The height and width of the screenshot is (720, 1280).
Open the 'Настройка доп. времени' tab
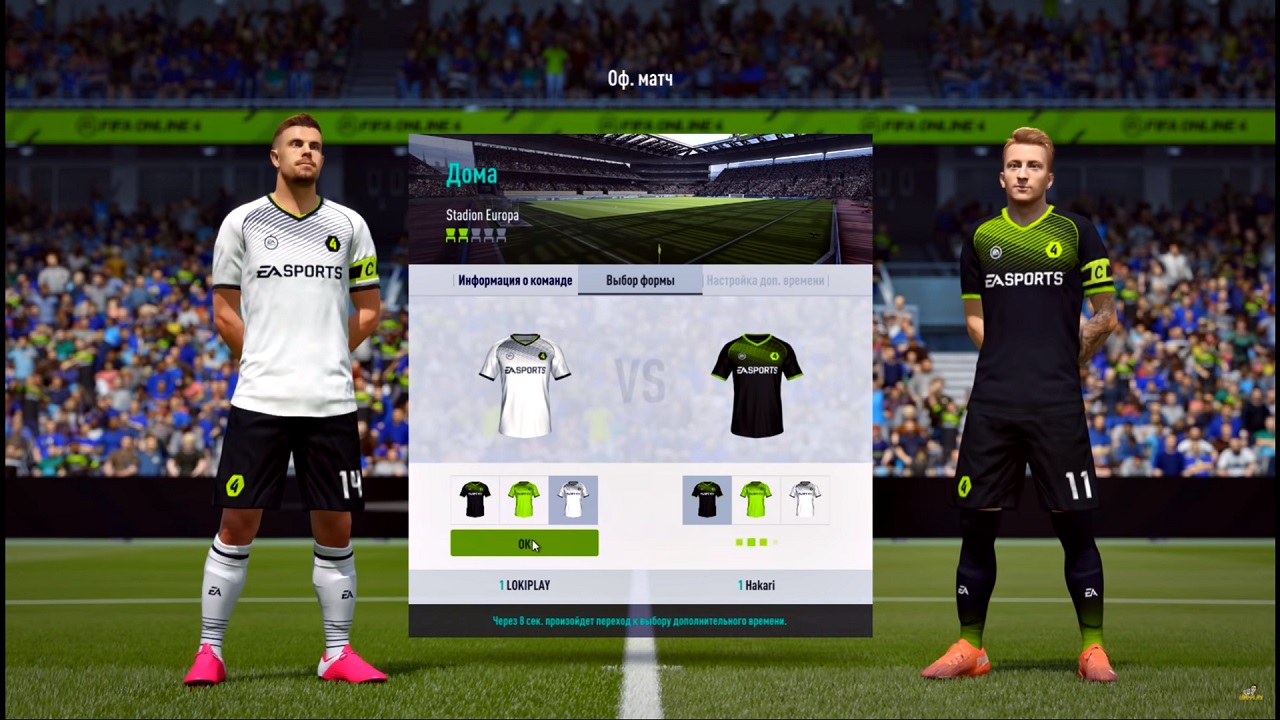(765, 280)
